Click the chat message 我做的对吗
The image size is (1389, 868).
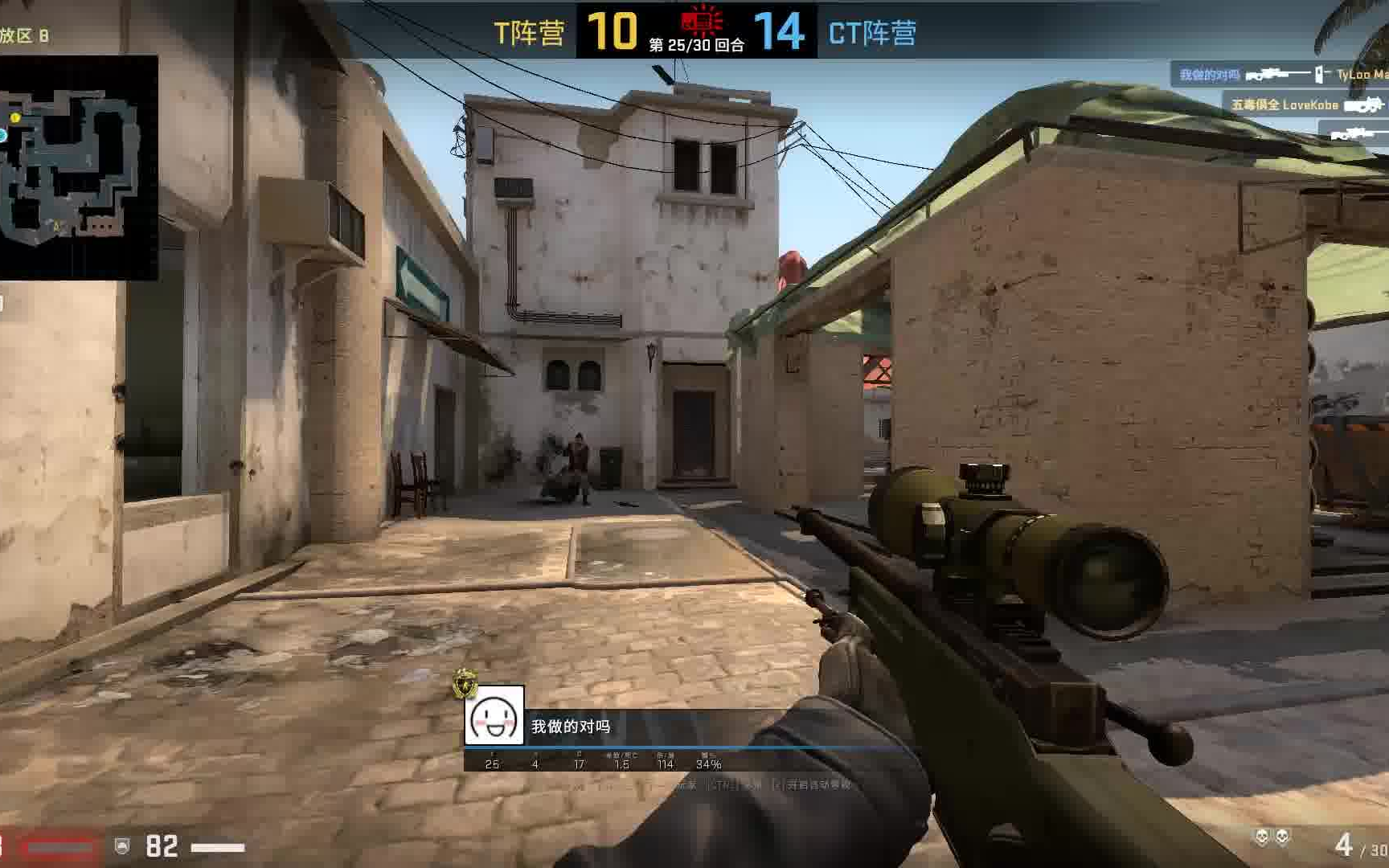point(572,726)
